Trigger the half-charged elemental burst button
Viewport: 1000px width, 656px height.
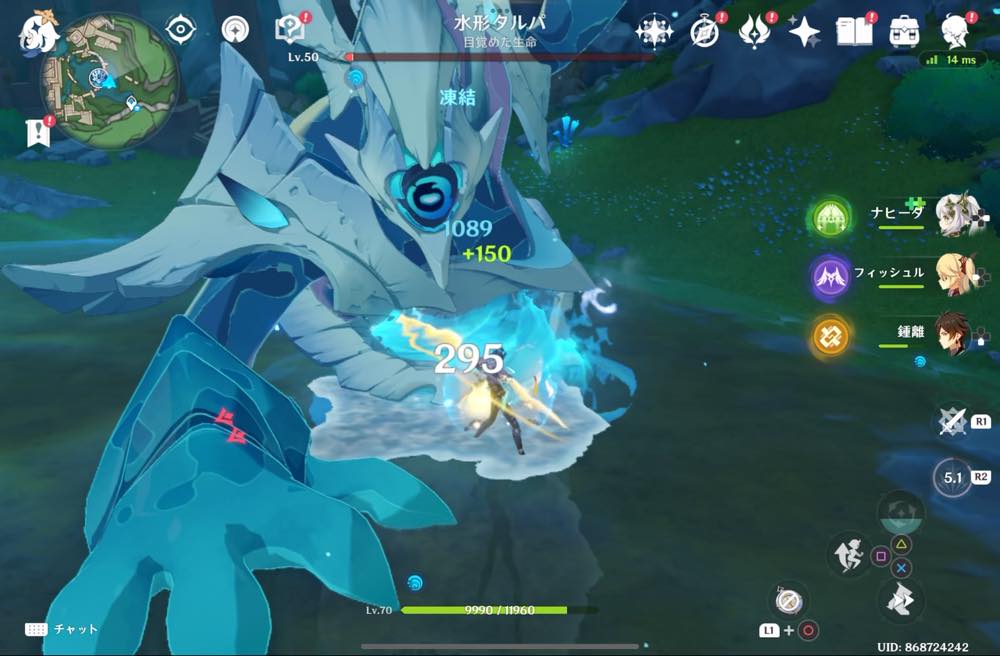(x=899, y=512)
